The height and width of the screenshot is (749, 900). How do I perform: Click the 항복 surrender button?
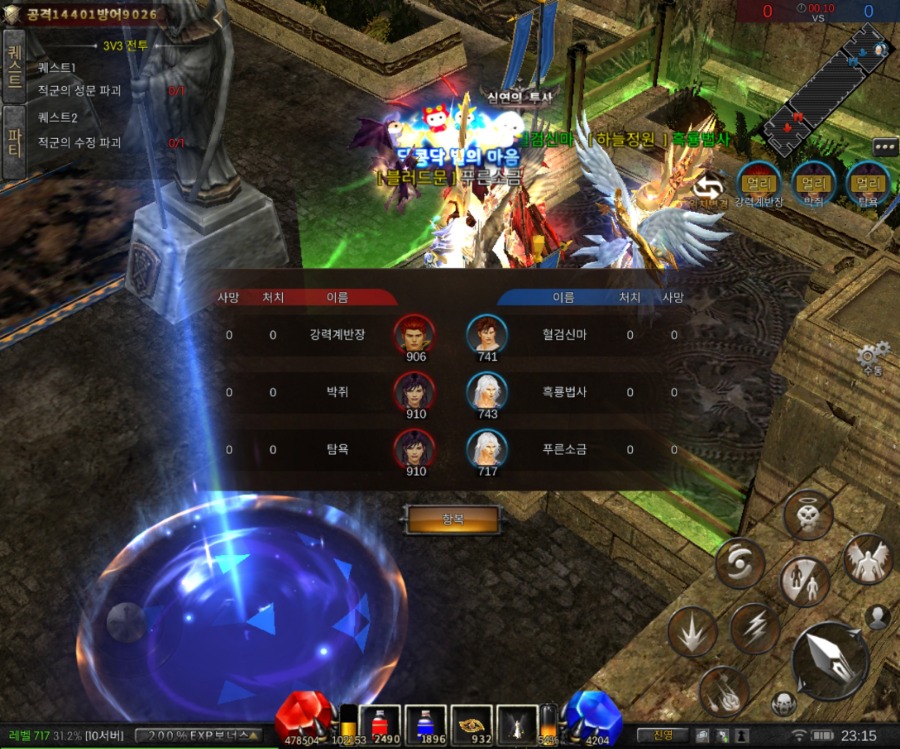point(452,518)
